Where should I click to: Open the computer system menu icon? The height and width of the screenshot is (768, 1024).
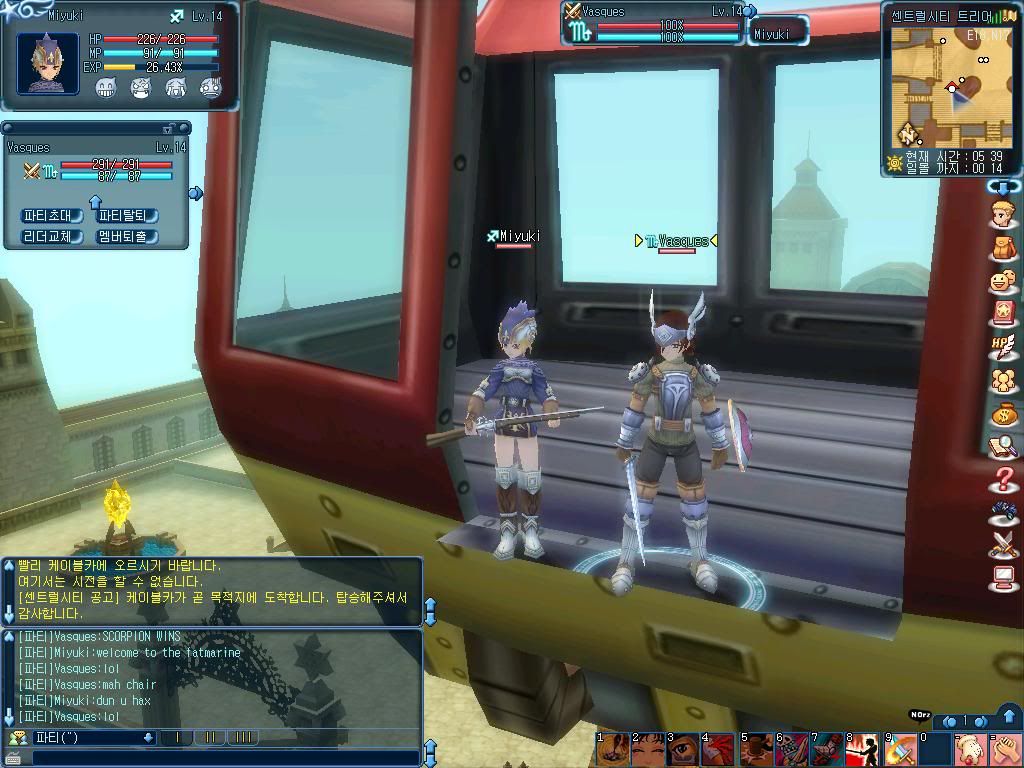point(1002,578)
